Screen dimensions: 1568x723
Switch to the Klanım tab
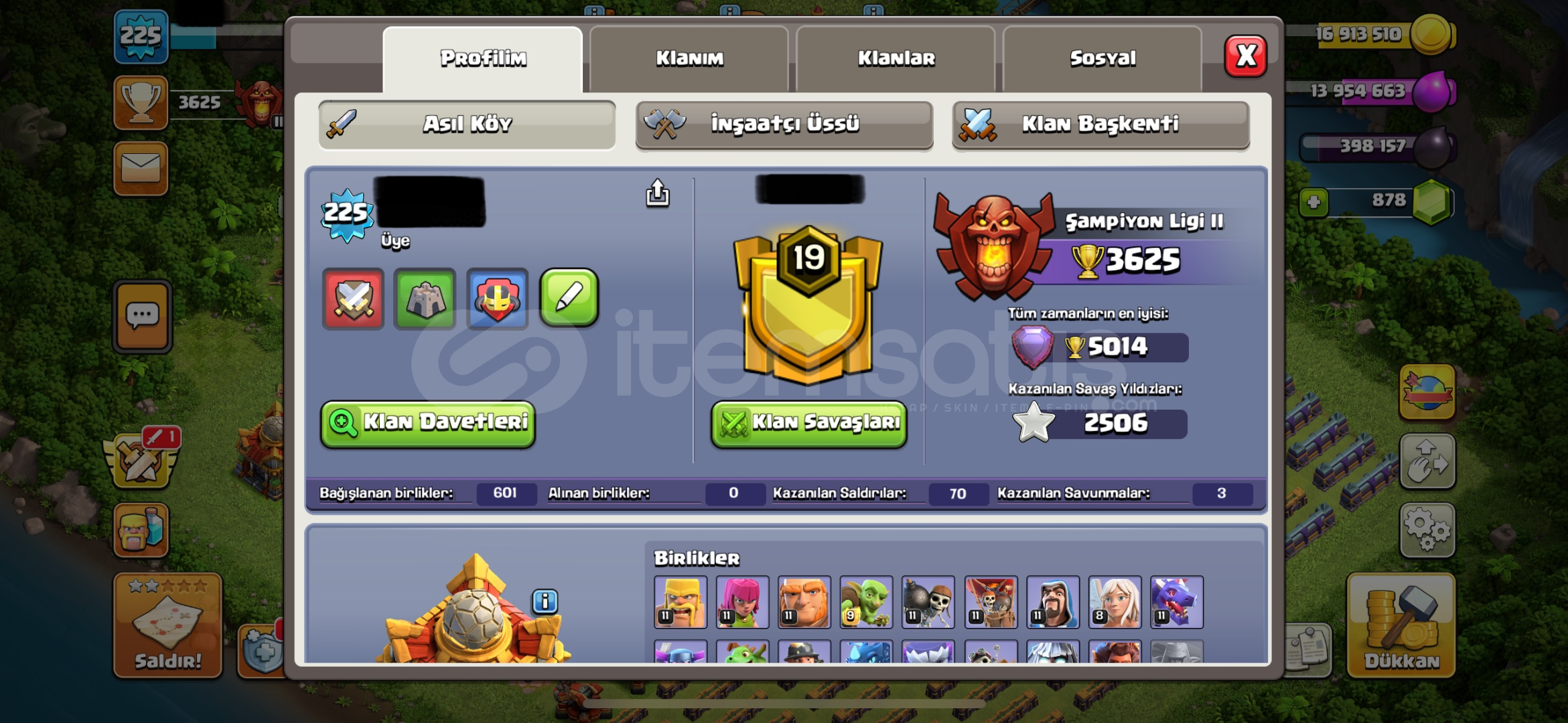[689, 58]
